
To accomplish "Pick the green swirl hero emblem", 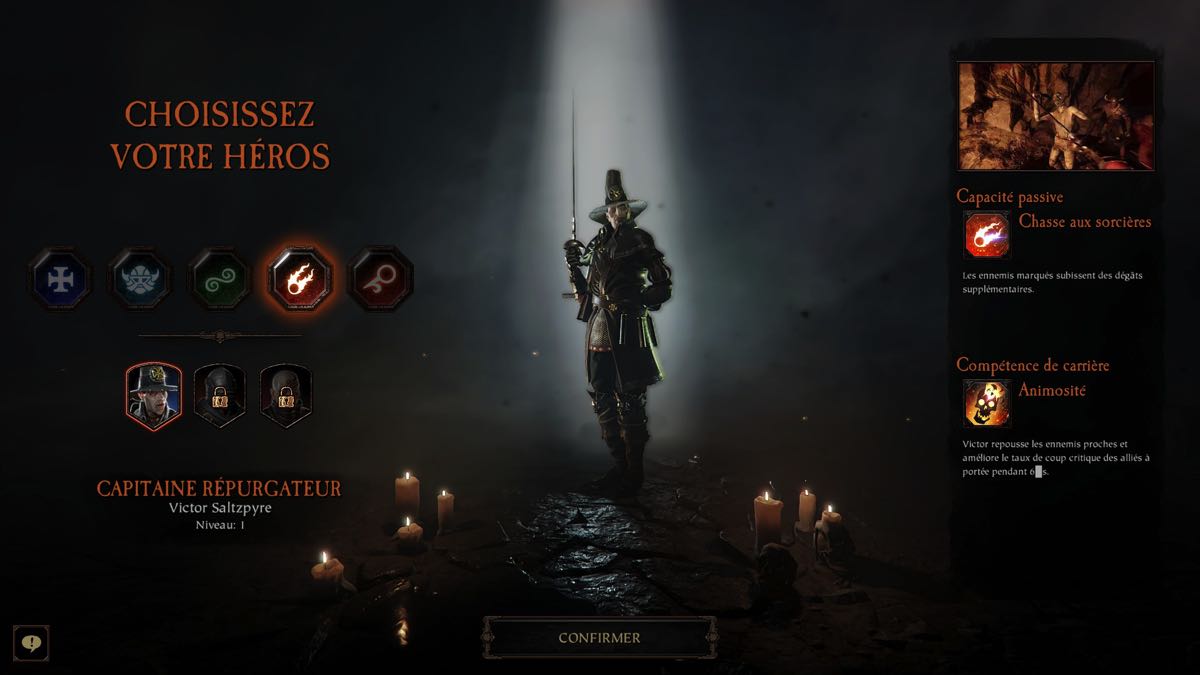I will pos(220,277).
